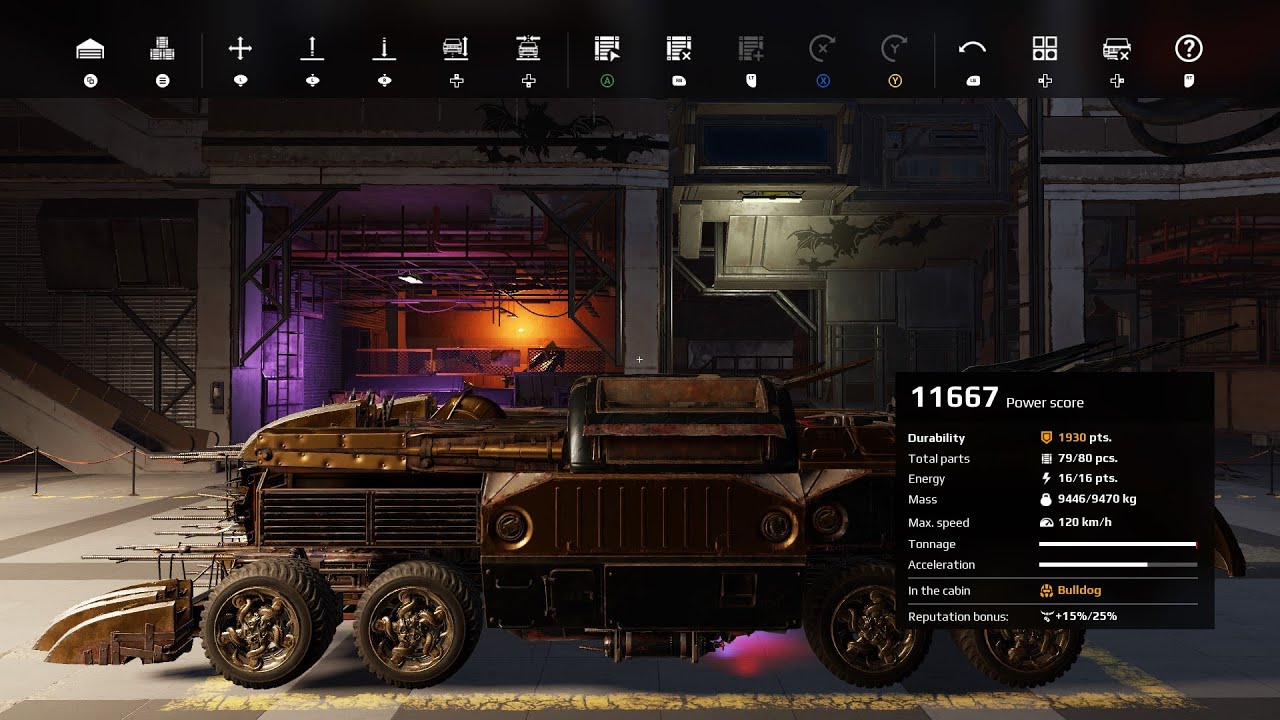Open the question mark help icon
The width and height of the screenshot is (1280, 720).
click(1189, 48)
